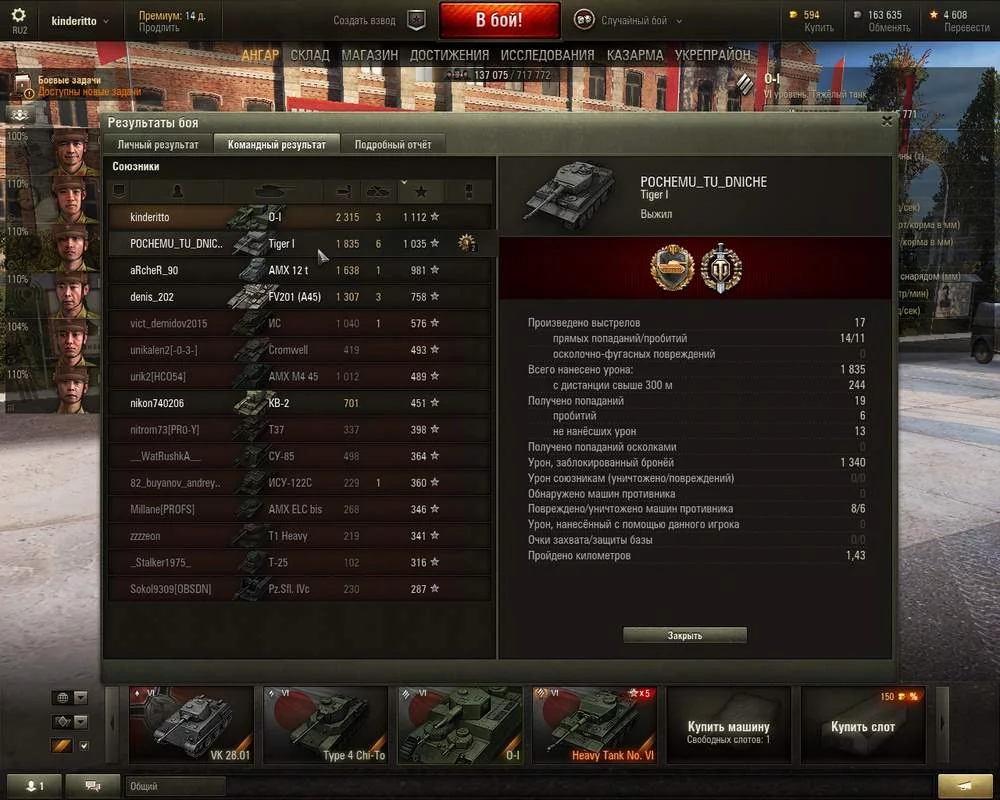Close the battle results window via X
Screen dimensions: 1000x800
tap(886, 121)
